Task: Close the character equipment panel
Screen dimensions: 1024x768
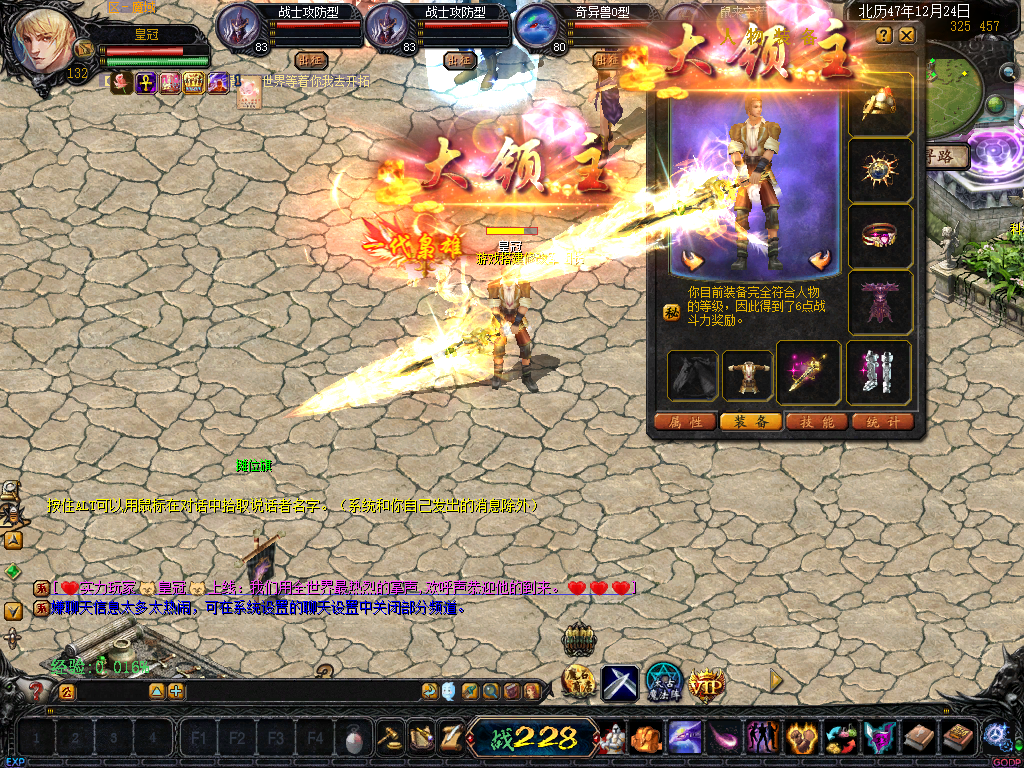Action: pos(906,35)
